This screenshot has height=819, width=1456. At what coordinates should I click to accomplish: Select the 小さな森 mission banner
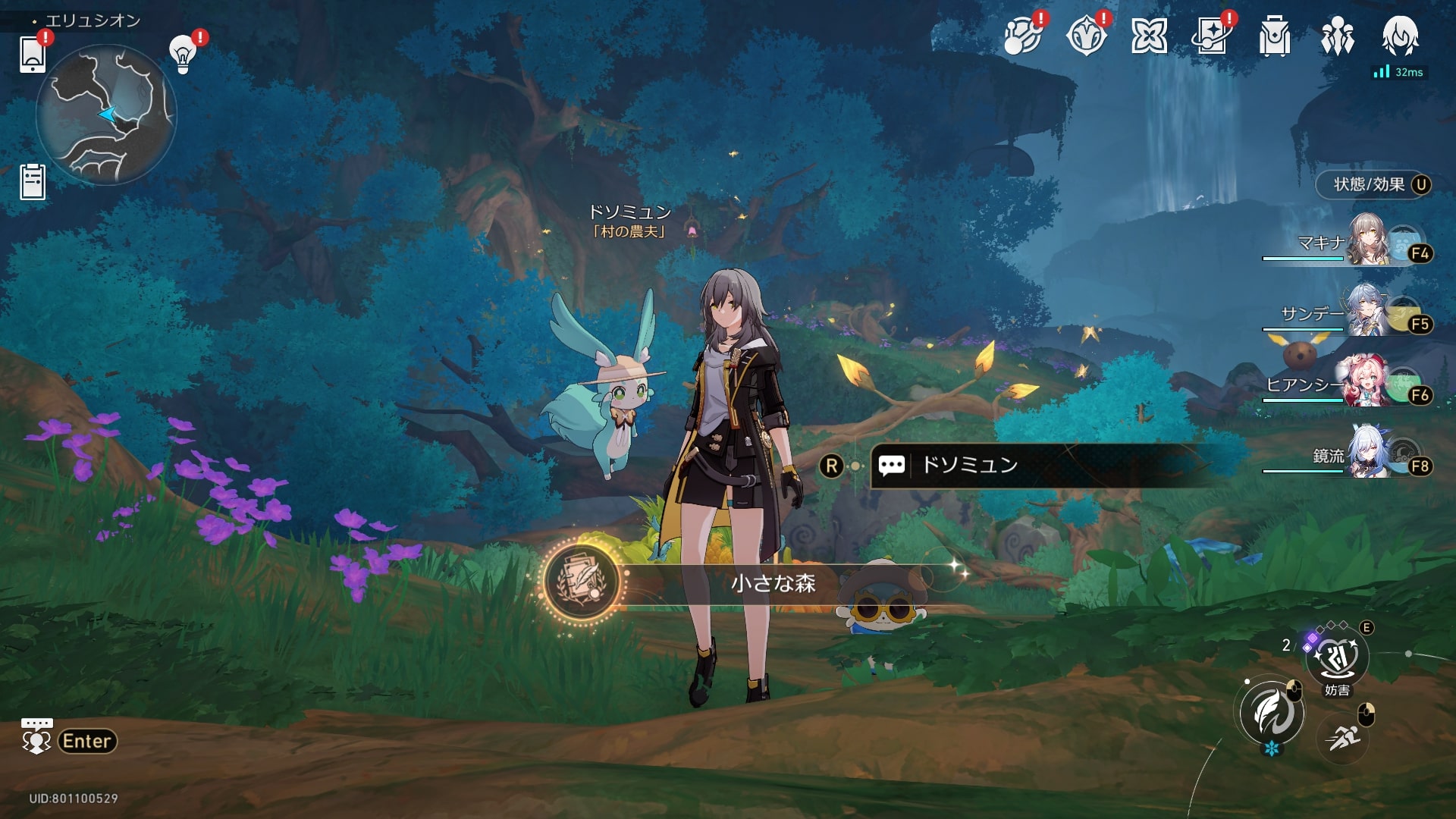tap(772, 583)
